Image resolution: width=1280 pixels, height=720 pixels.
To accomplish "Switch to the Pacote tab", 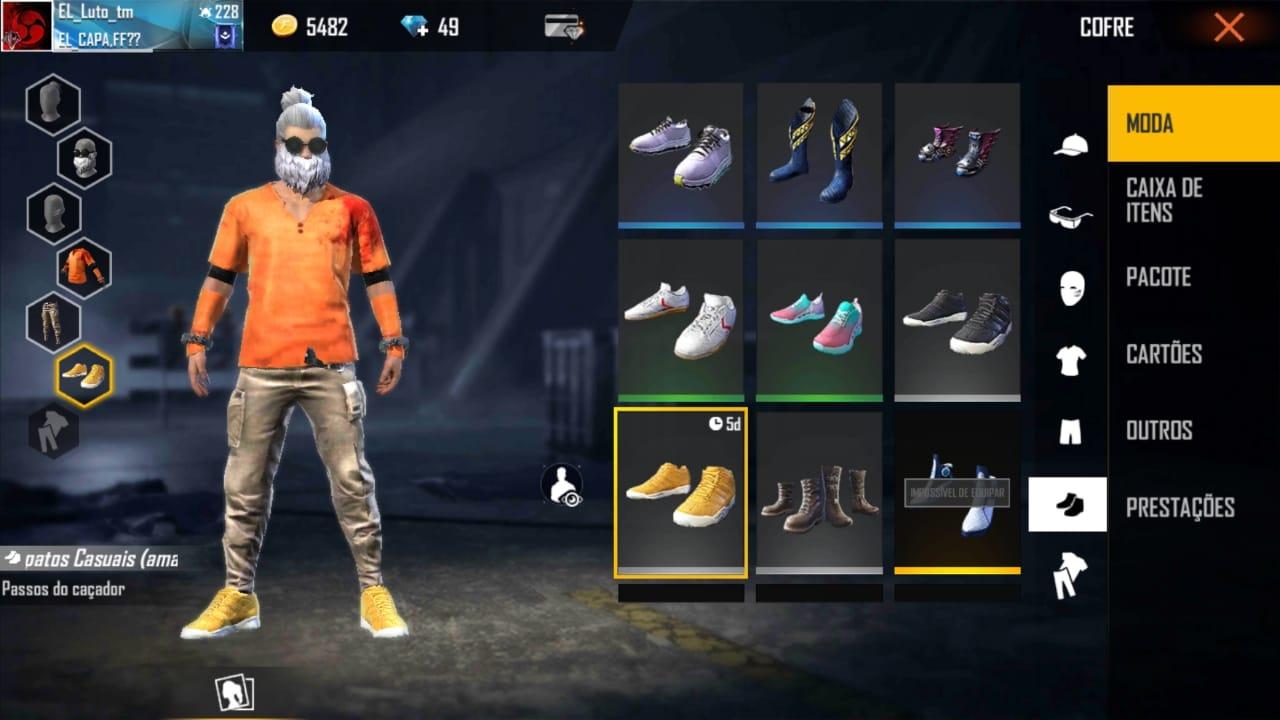I will 1158,277.
